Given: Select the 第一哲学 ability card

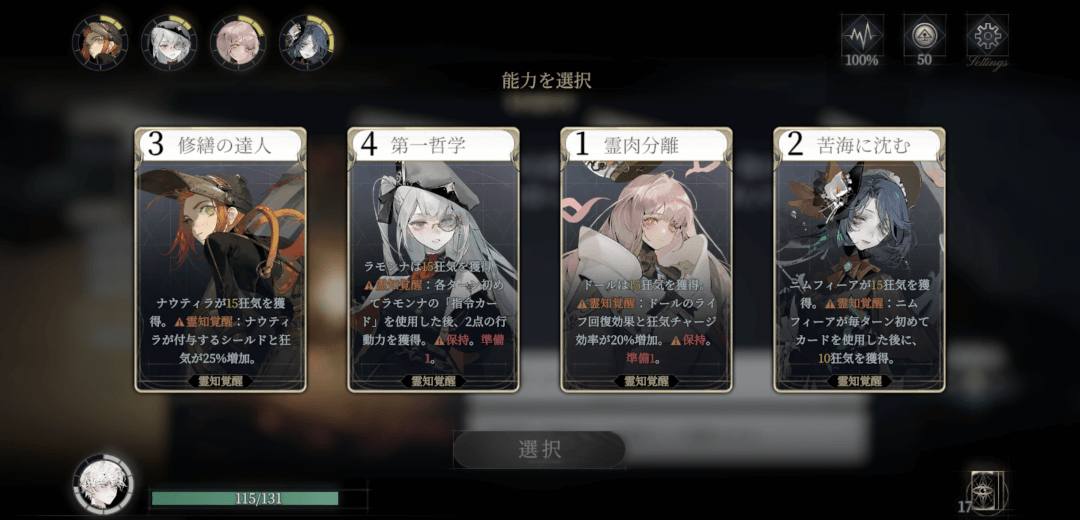Looking at the screenshot, I should coord(433,260).
